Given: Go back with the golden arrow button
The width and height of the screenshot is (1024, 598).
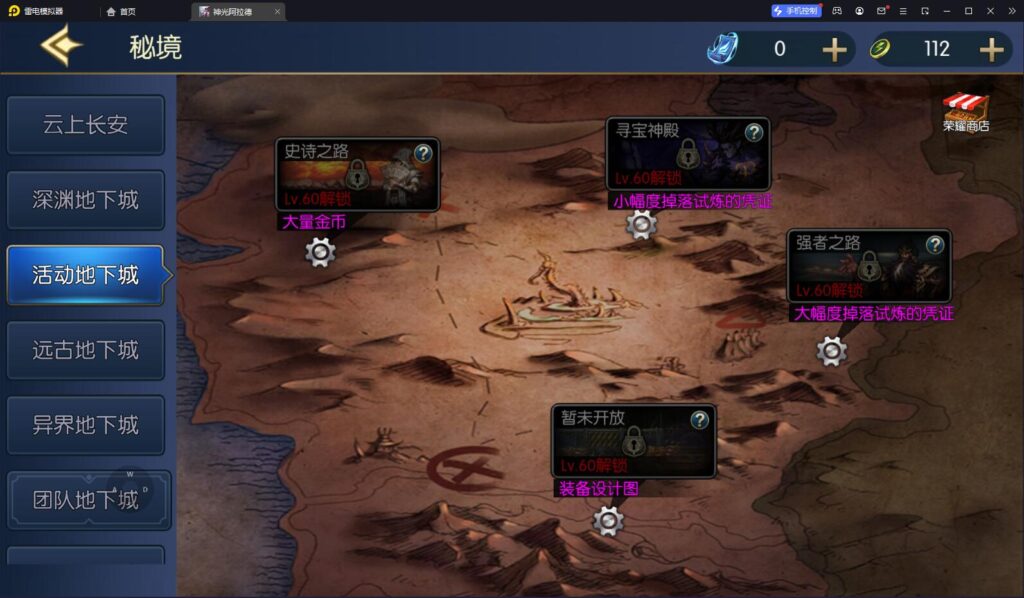Looking at the screenshot, I should pos(61,46).
